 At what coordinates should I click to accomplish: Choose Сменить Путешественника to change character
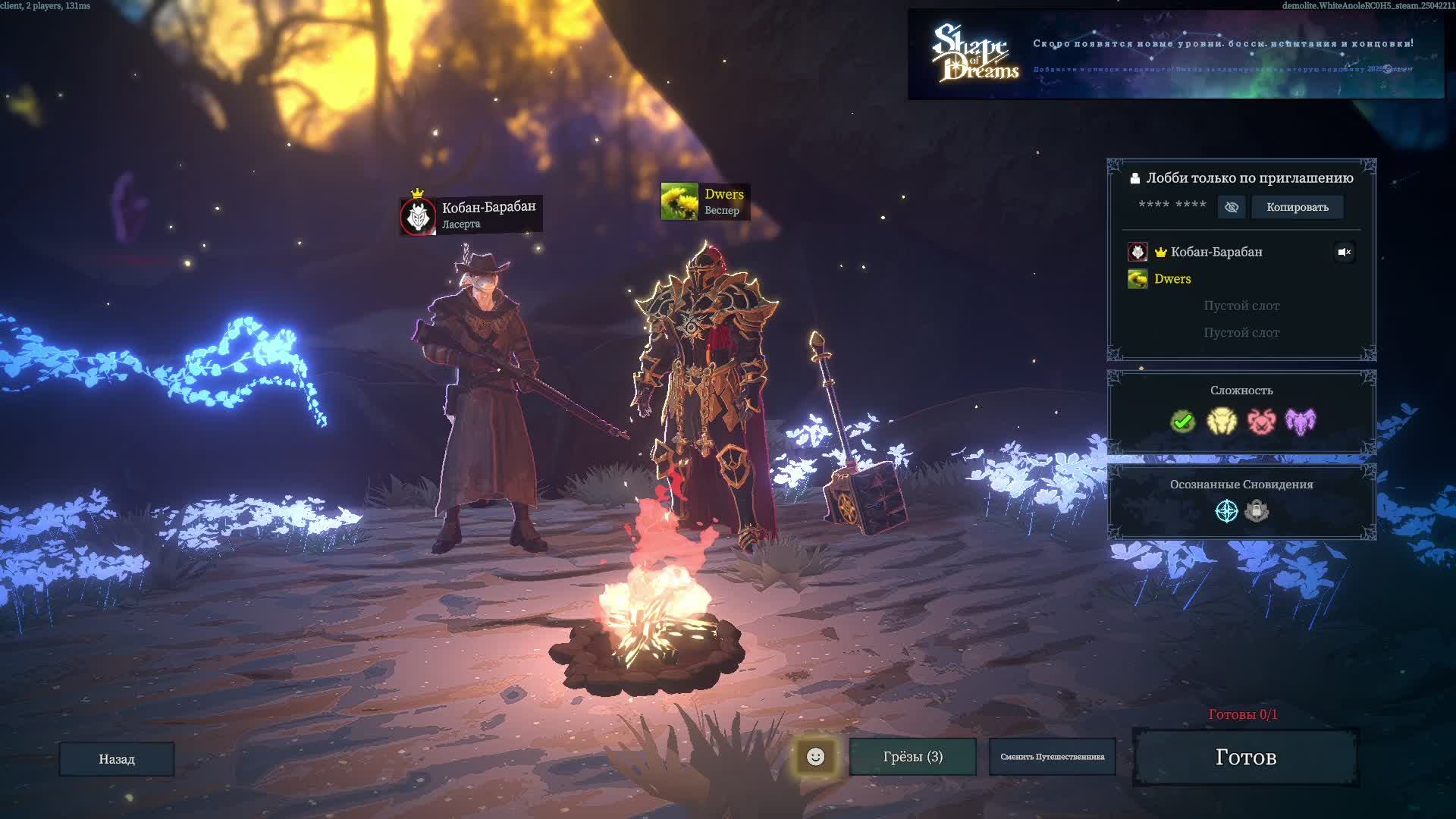click(1052, 757)
